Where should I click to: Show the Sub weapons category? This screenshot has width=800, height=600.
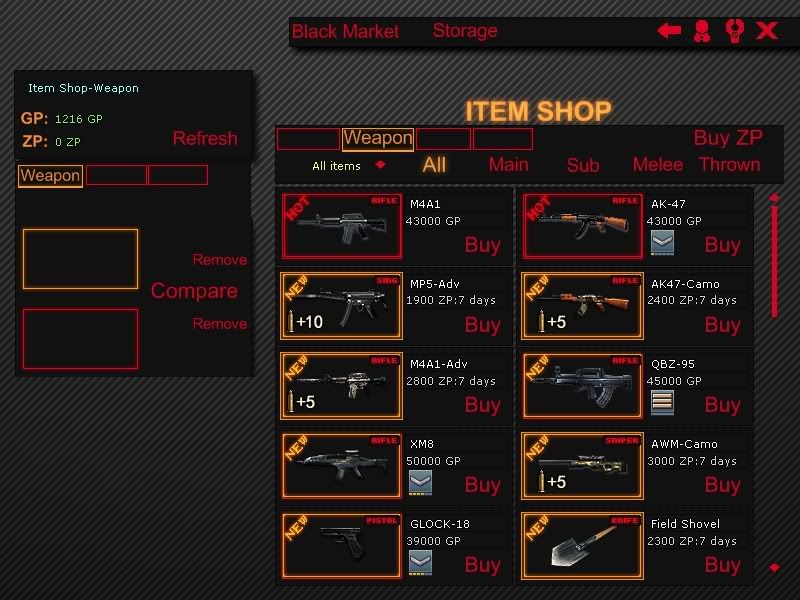click(x=583, y=166)
